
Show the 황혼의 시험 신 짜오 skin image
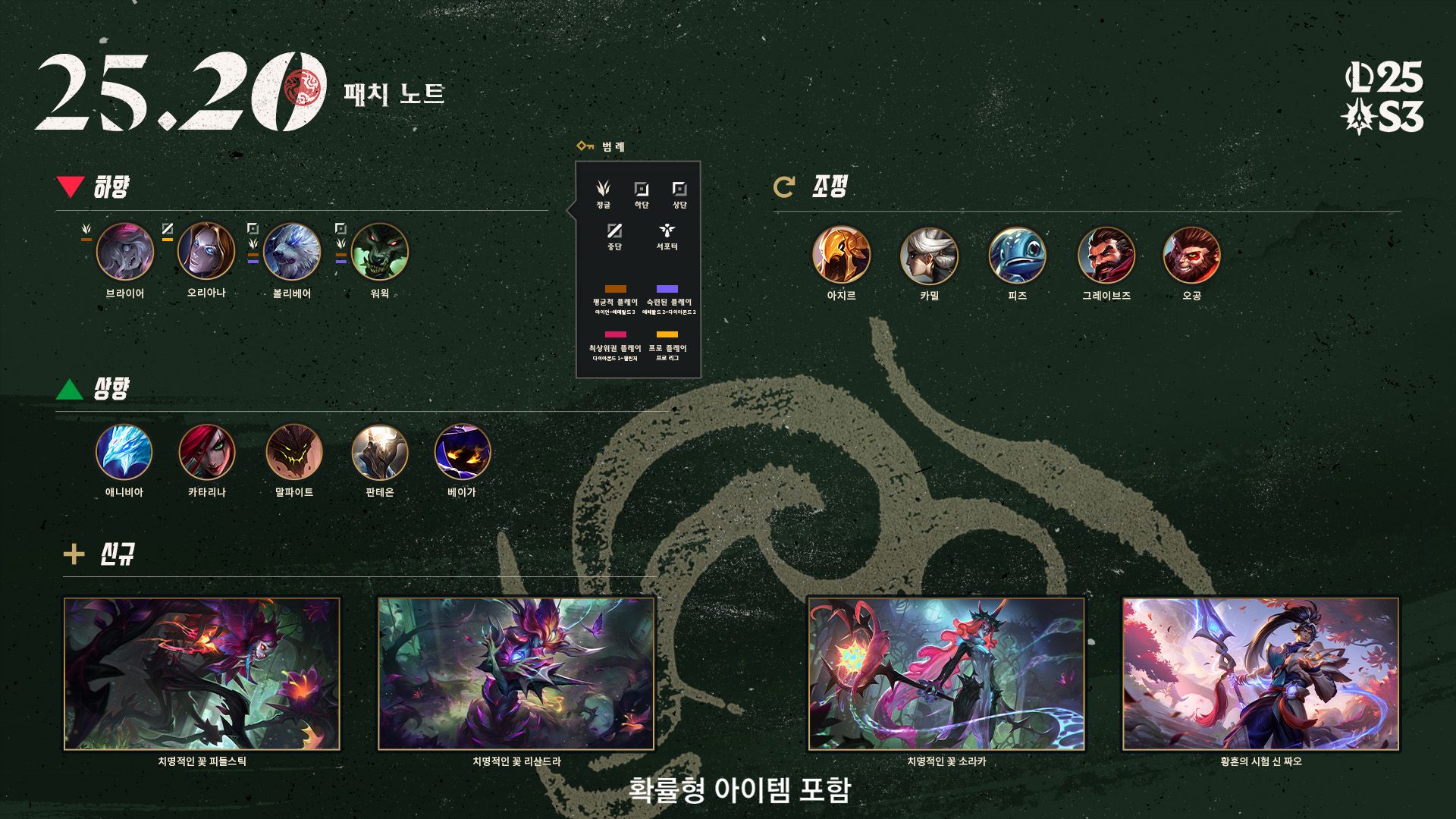pyautogui.click(x=1260, y=673)
